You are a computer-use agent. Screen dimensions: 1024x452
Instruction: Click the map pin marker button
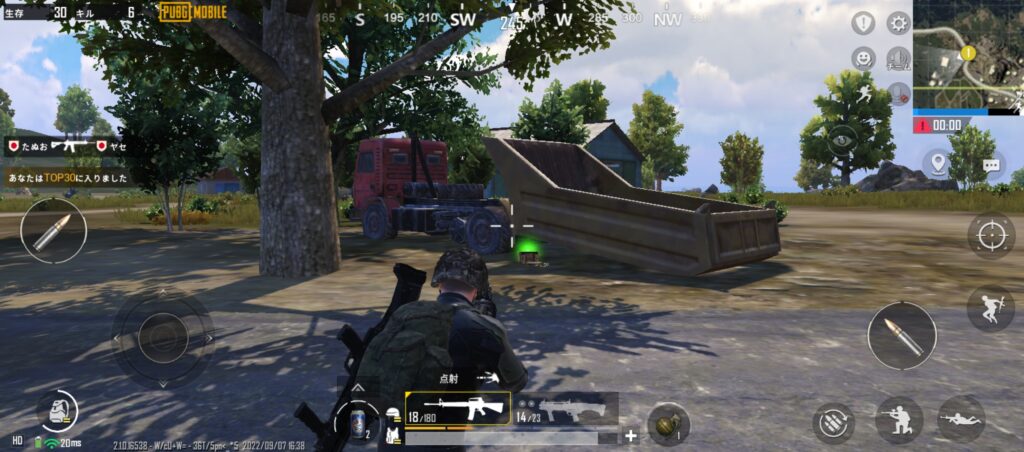point(937,163)
